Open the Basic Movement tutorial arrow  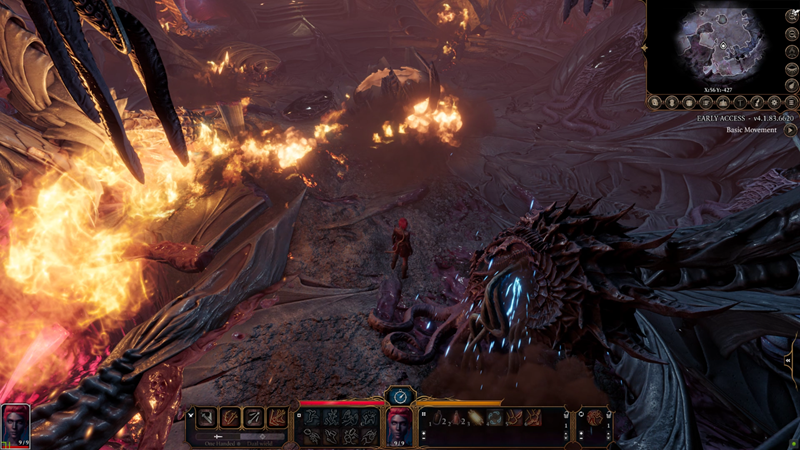pos(790,130)
